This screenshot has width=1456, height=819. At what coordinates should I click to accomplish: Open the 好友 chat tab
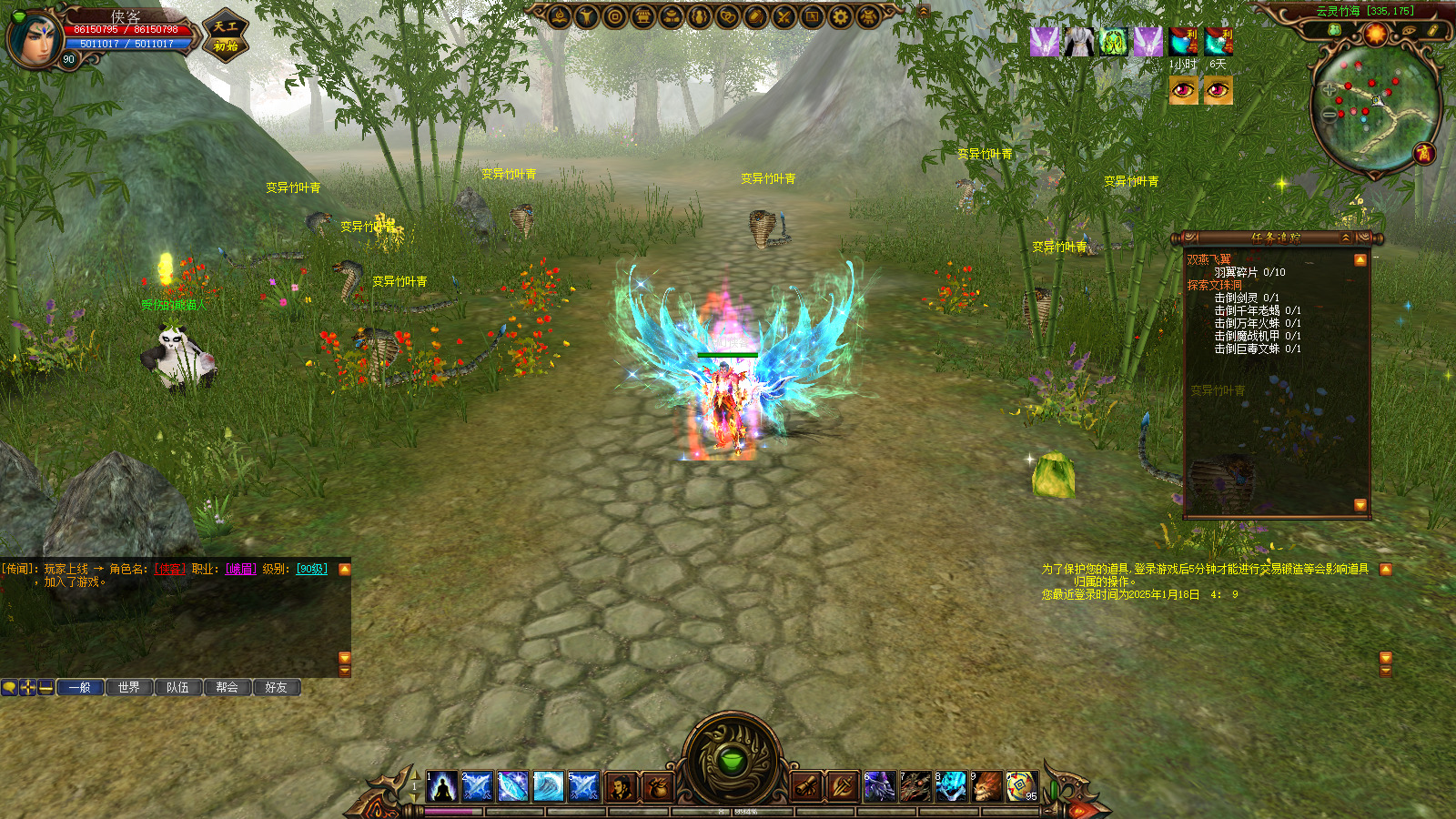coord(277,688)
